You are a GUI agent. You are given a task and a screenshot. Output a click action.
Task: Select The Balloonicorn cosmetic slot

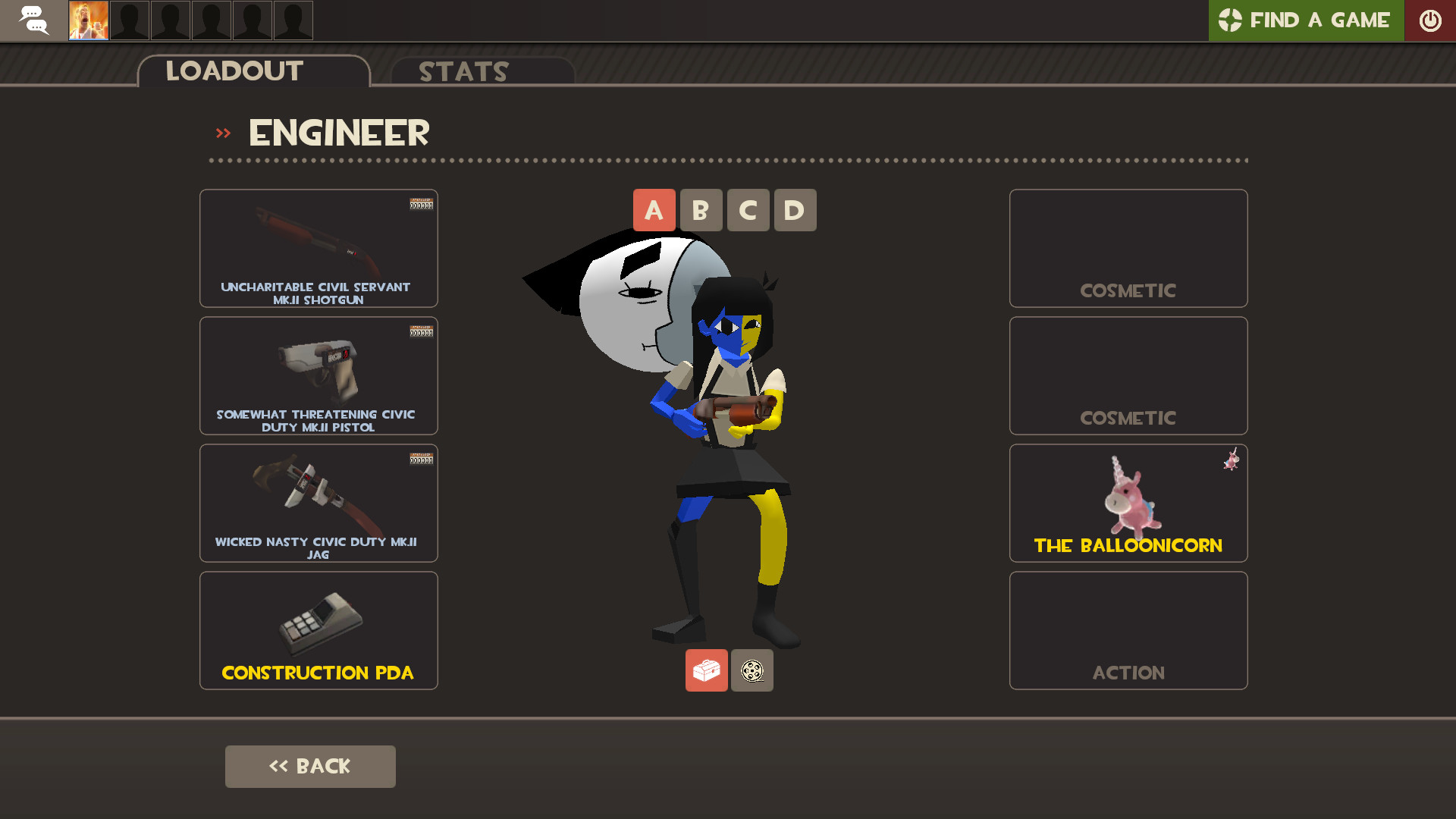[1128, 503]
